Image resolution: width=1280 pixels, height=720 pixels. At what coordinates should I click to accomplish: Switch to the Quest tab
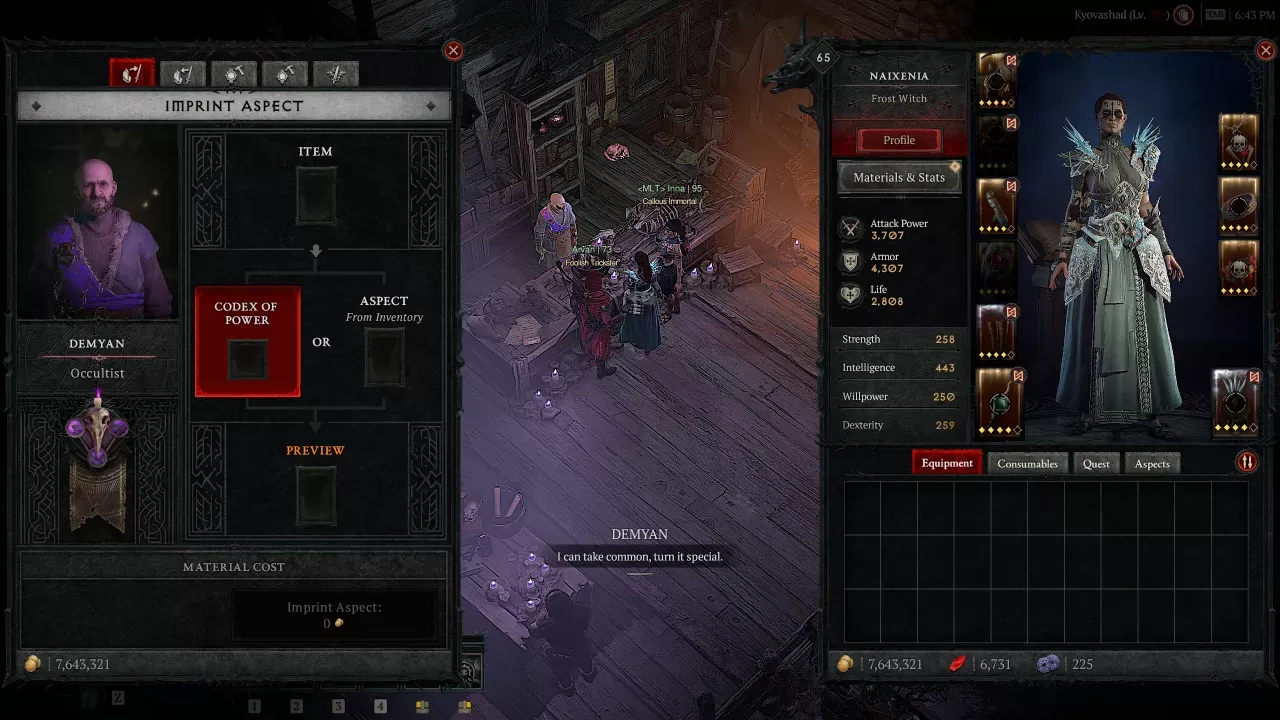point(1096,463)
